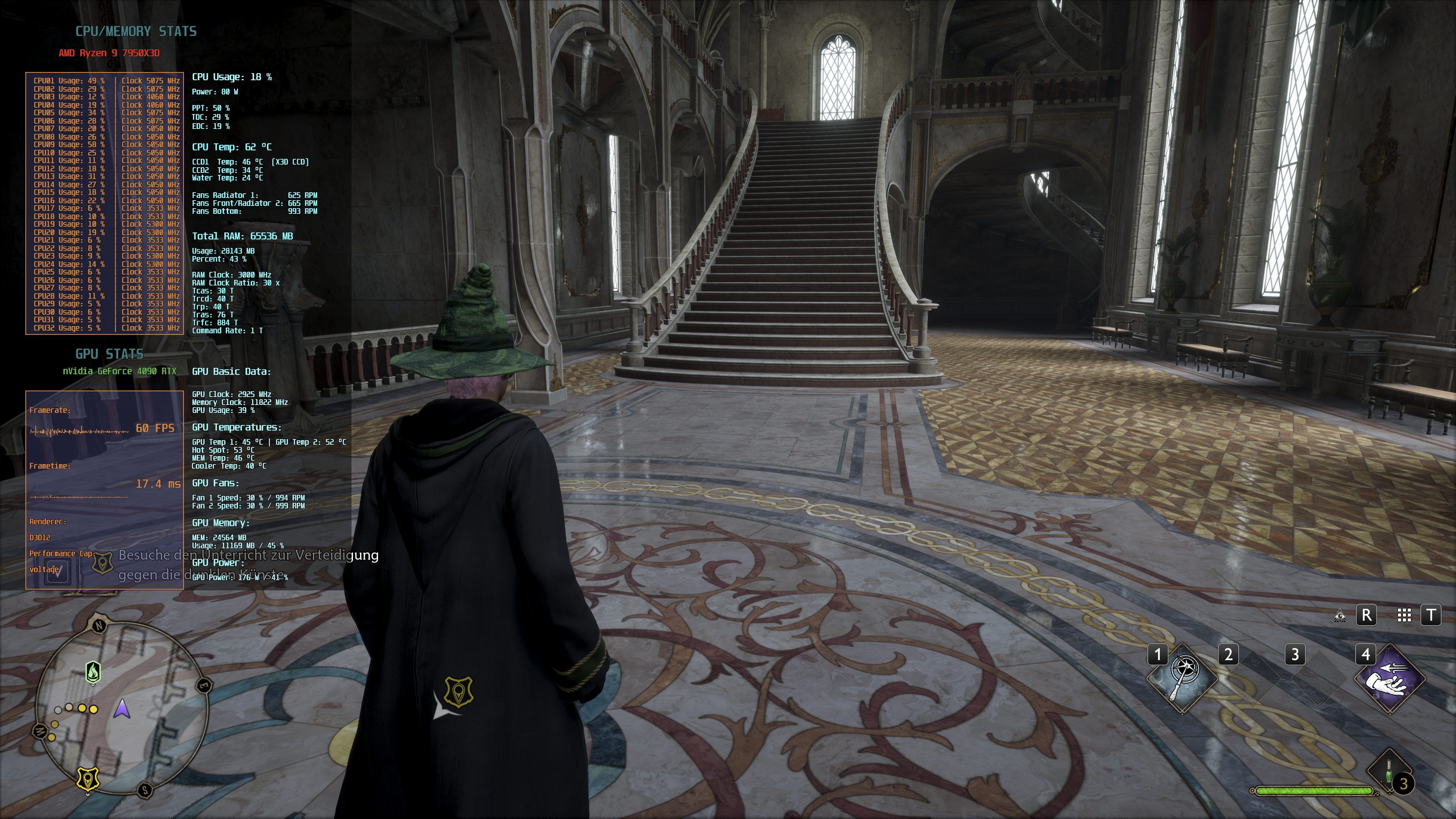Image resolution: width=1456 pixels, height=819 pixels.
Task: Expand the CPU/MEMORY STATS panel
Action: click(136, 31)
